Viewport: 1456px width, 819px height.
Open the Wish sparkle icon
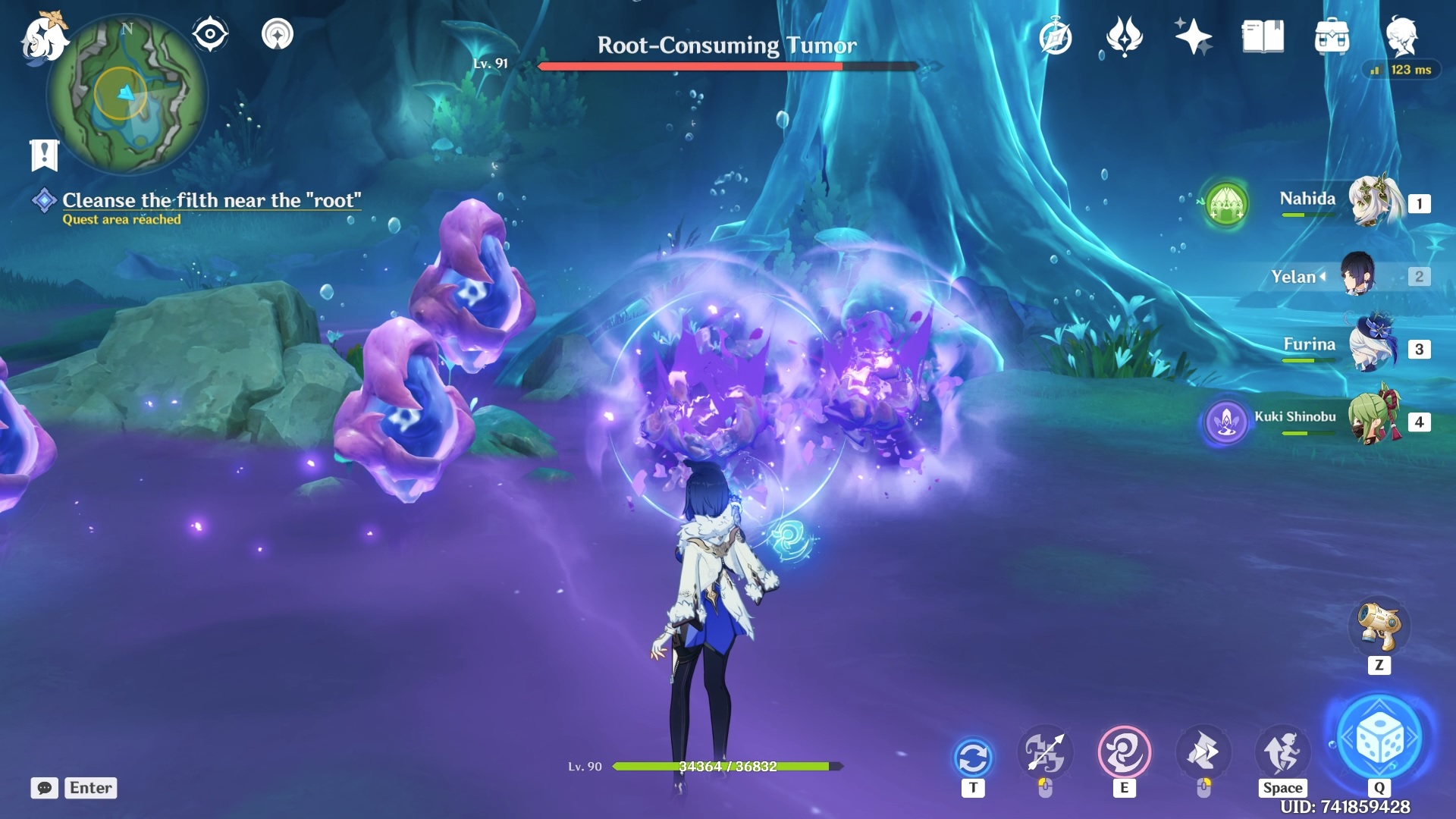pyautogui.click(x=1193, y=36)
